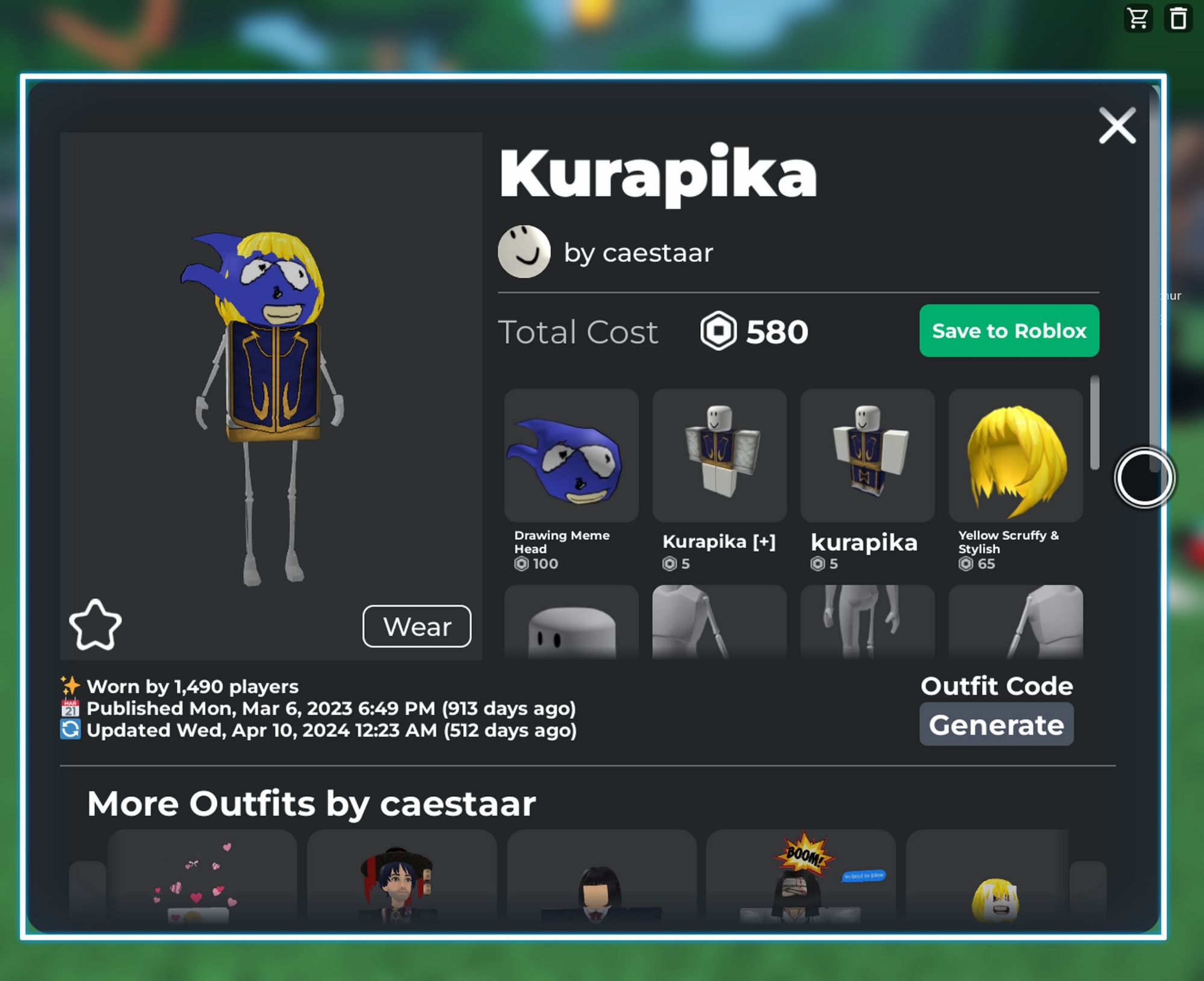Select the black bob hair outfit thumbnail
The height and width of the screenshot is (981, 1204).
(x=601, y=879)
